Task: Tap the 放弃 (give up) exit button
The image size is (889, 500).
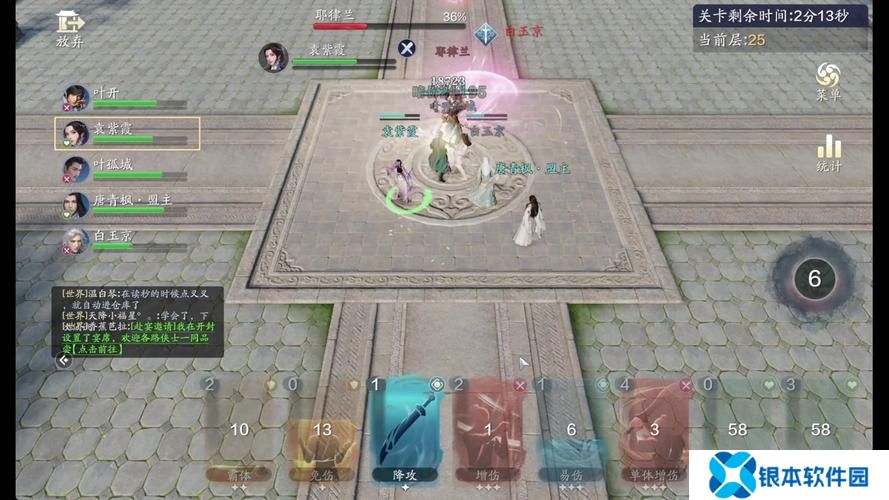Action: (69, 28)
